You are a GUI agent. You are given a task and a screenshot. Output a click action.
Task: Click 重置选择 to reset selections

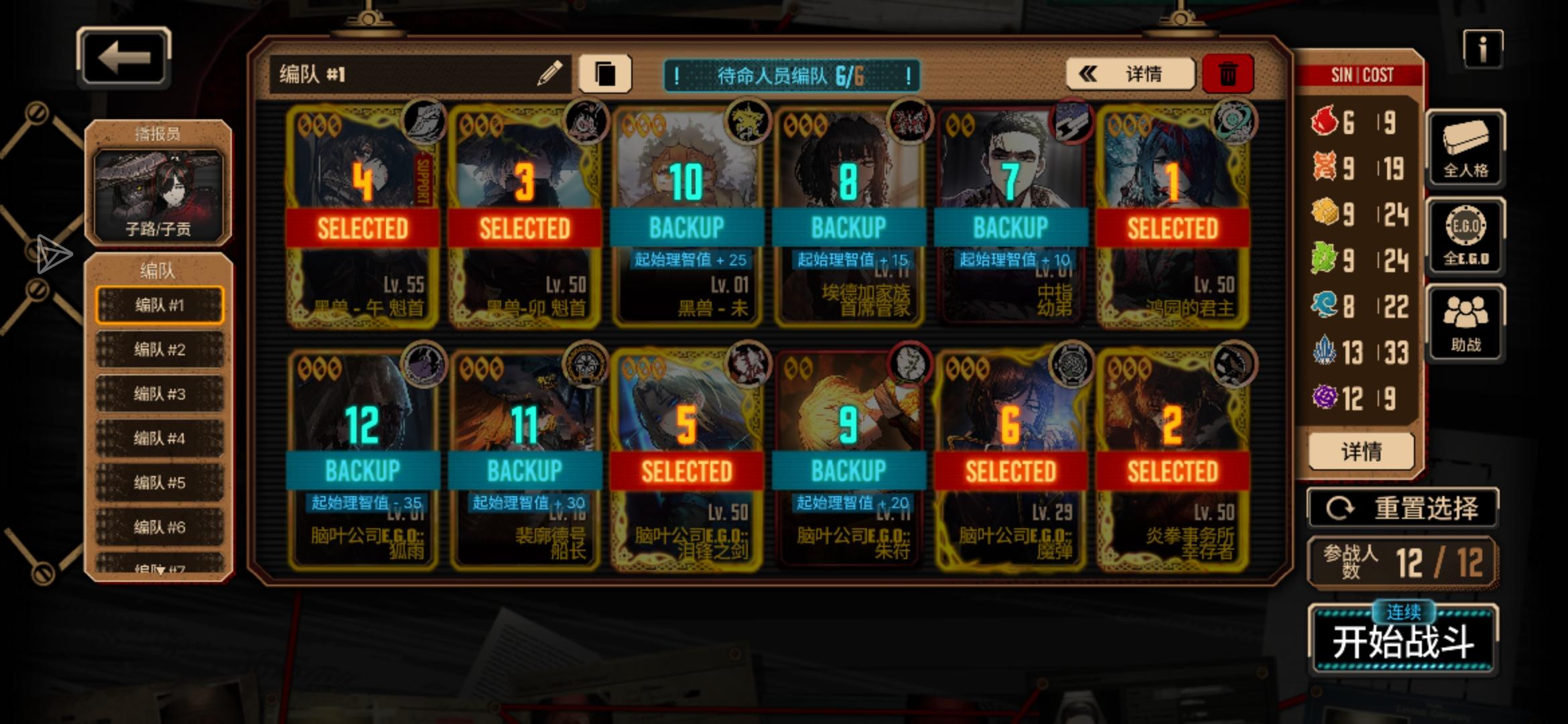pyautogui.click(x=1402, y=507)
